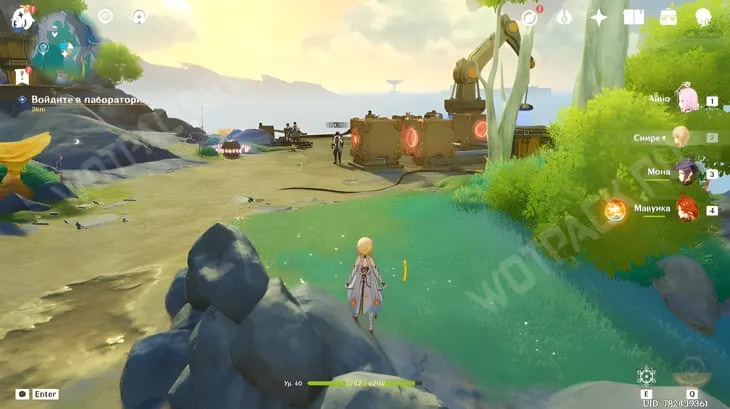Viewport: 730px width, 409px height.
Task: Click the ring icon right of the minimap
Action: click(x=105, y=16)
